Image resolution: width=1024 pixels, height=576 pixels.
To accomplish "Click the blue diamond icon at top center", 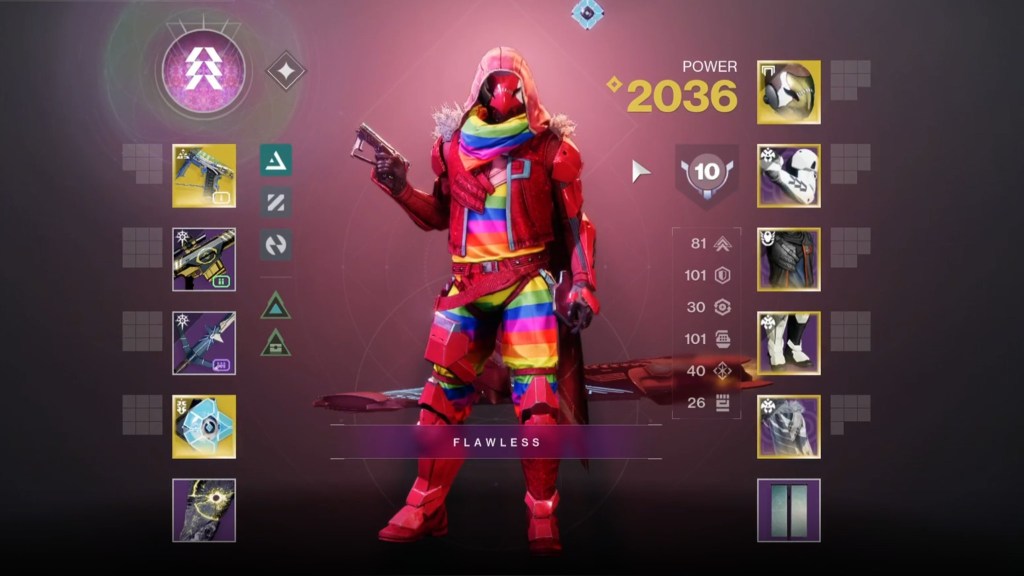I will pos(587,13).
